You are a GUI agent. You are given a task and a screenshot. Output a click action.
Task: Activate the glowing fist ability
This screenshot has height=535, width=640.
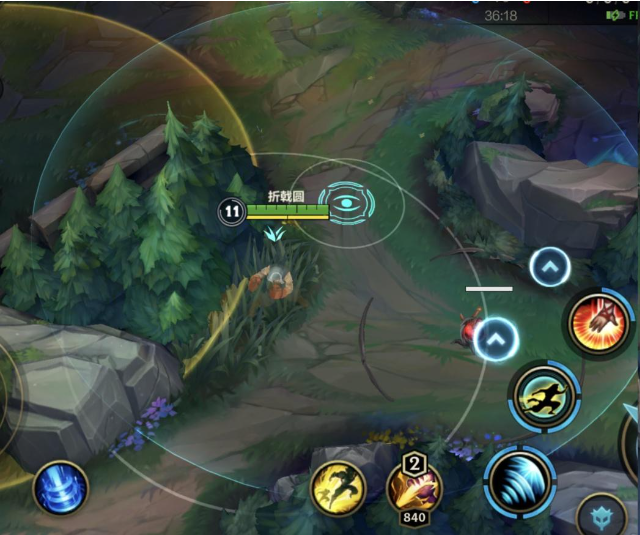(x=599, y=322)
